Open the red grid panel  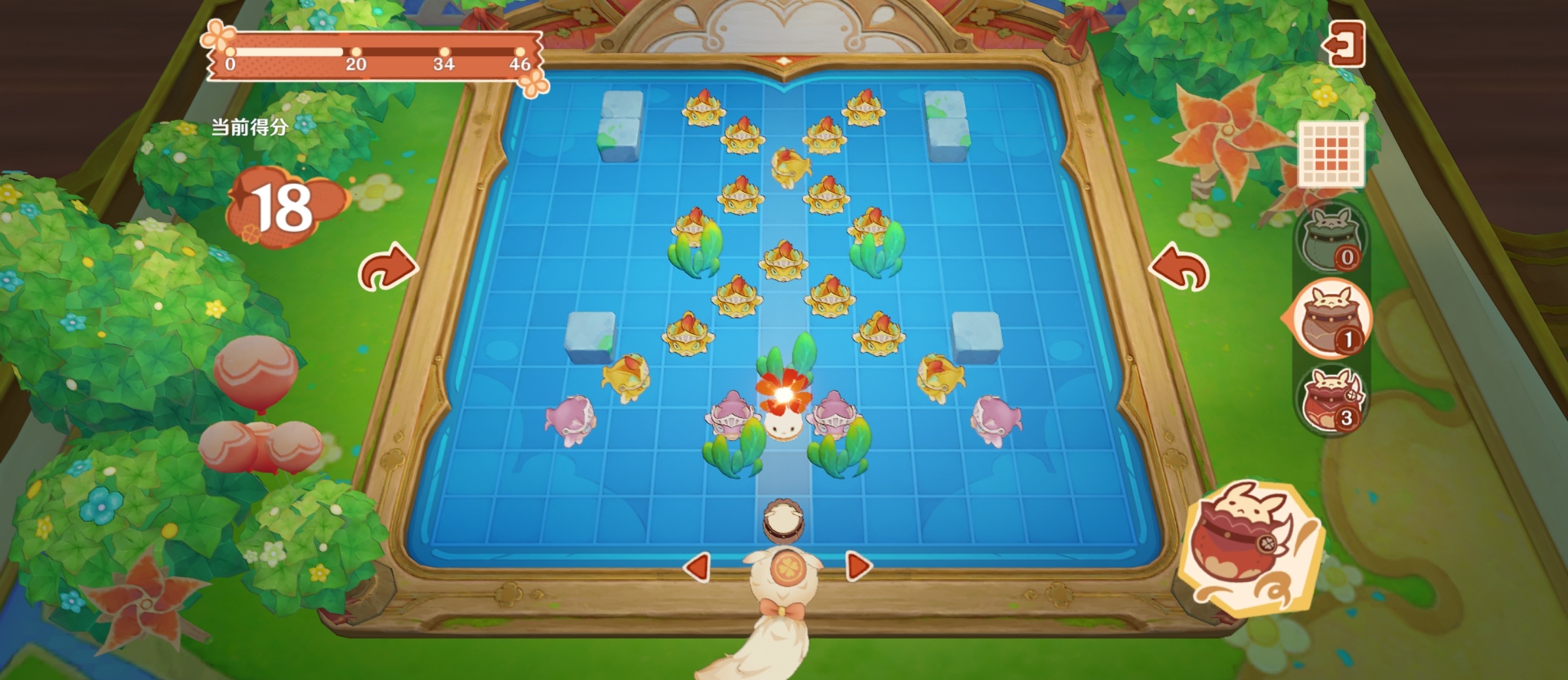[1330, 154]
